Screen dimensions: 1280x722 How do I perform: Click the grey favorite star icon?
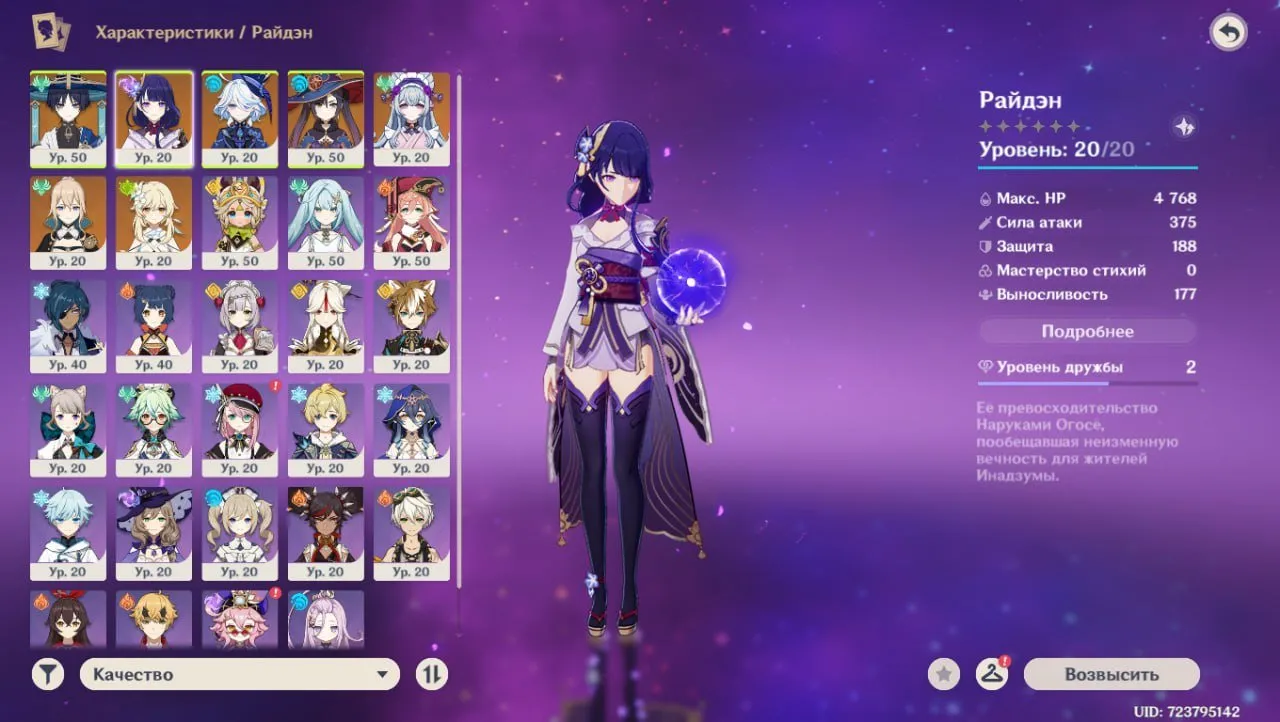[x=943, y=673]
